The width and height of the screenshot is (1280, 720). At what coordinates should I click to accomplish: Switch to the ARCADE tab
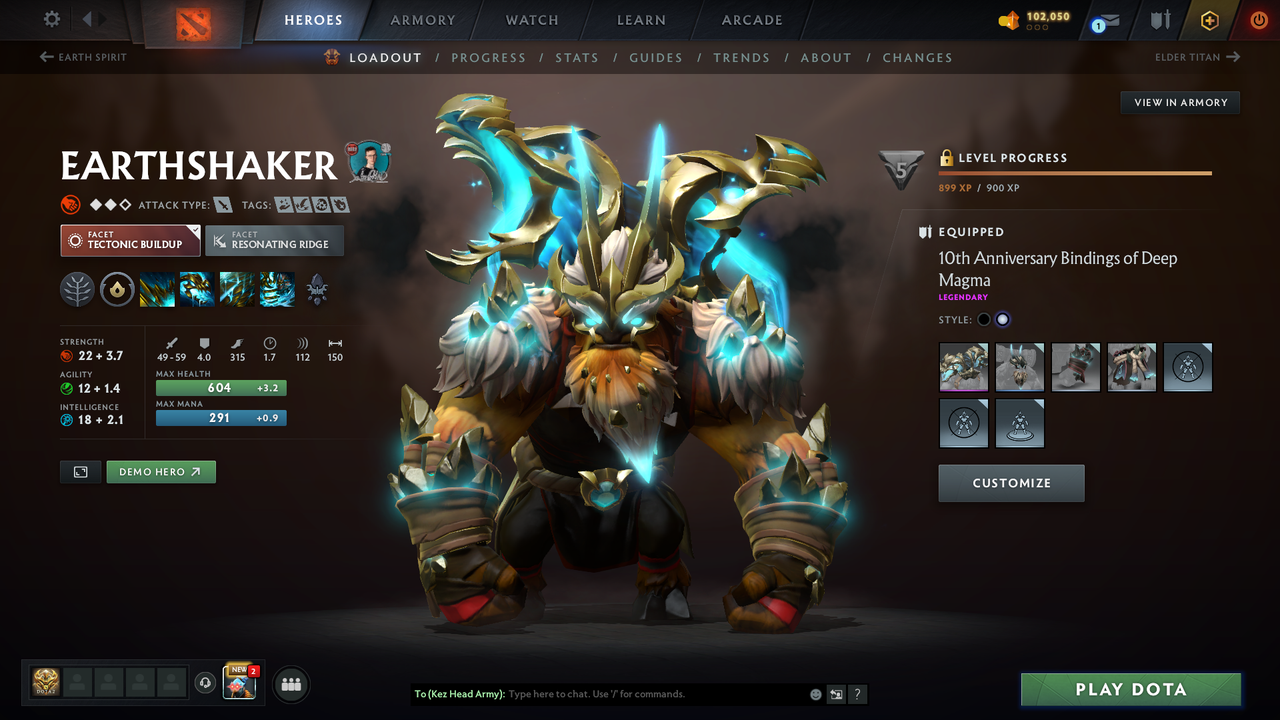pos(751,19)
